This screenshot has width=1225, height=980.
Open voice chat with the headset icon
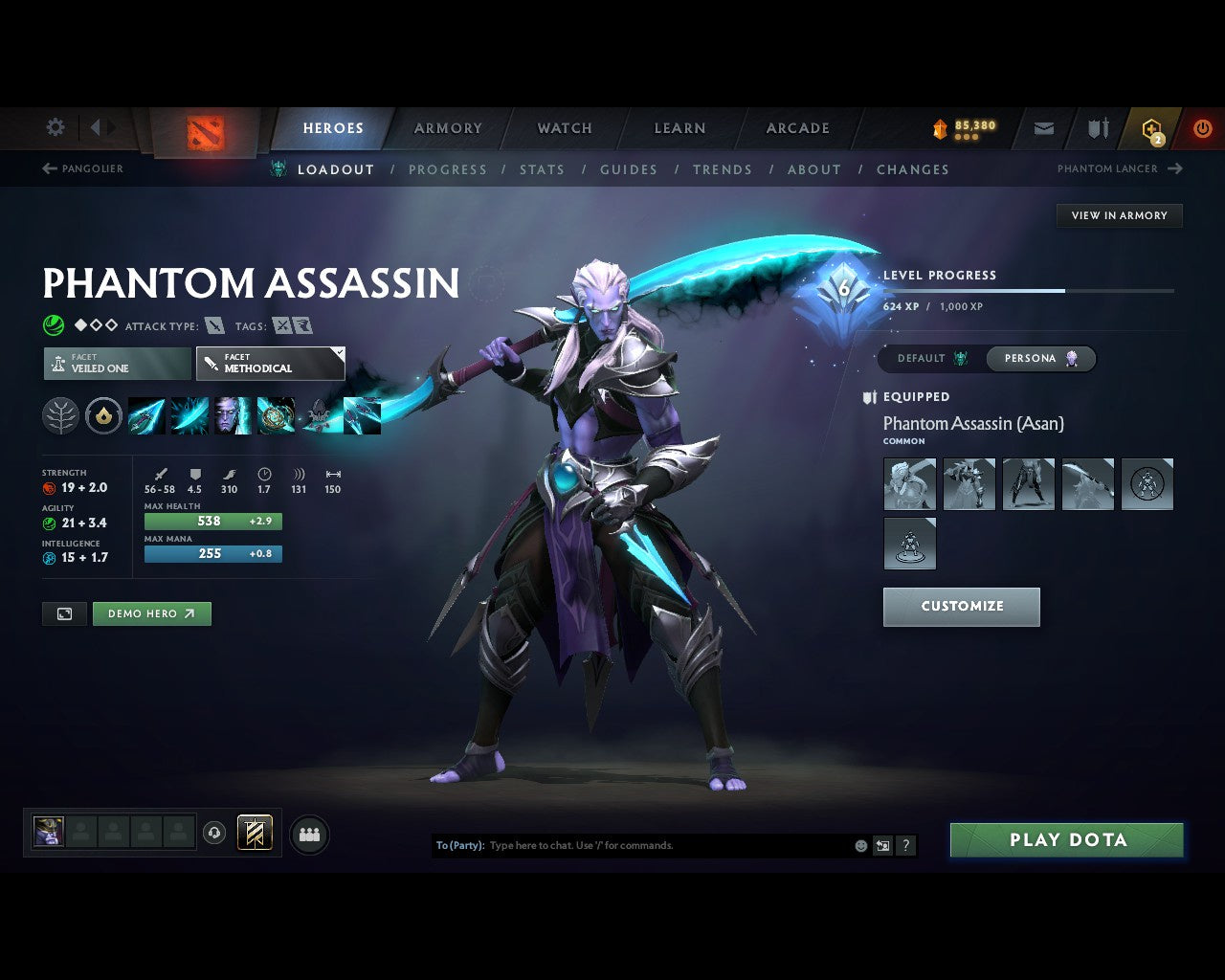tap(212, 834)
